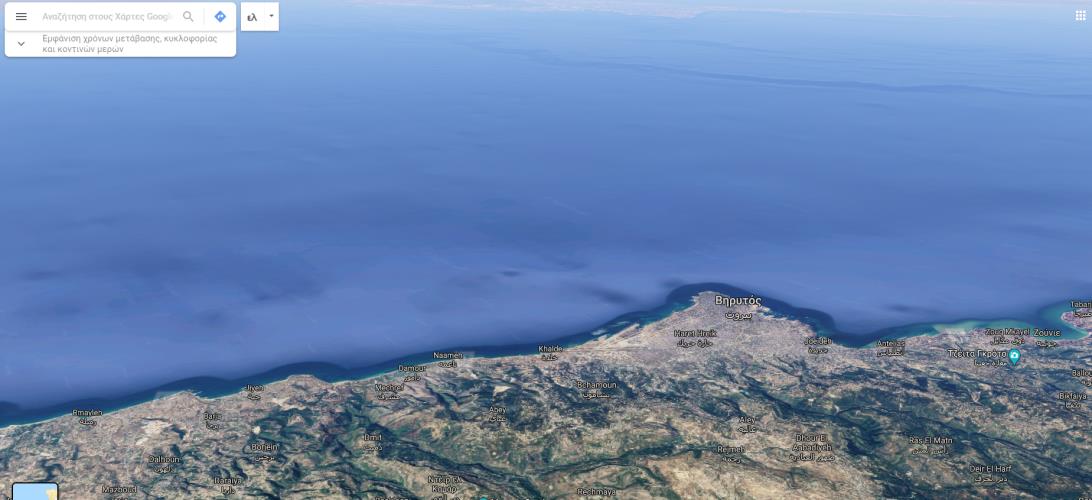Viewport: 1092px width, 500px height.
Task: Open the hamburger main menu
Action: pos(21,17)
